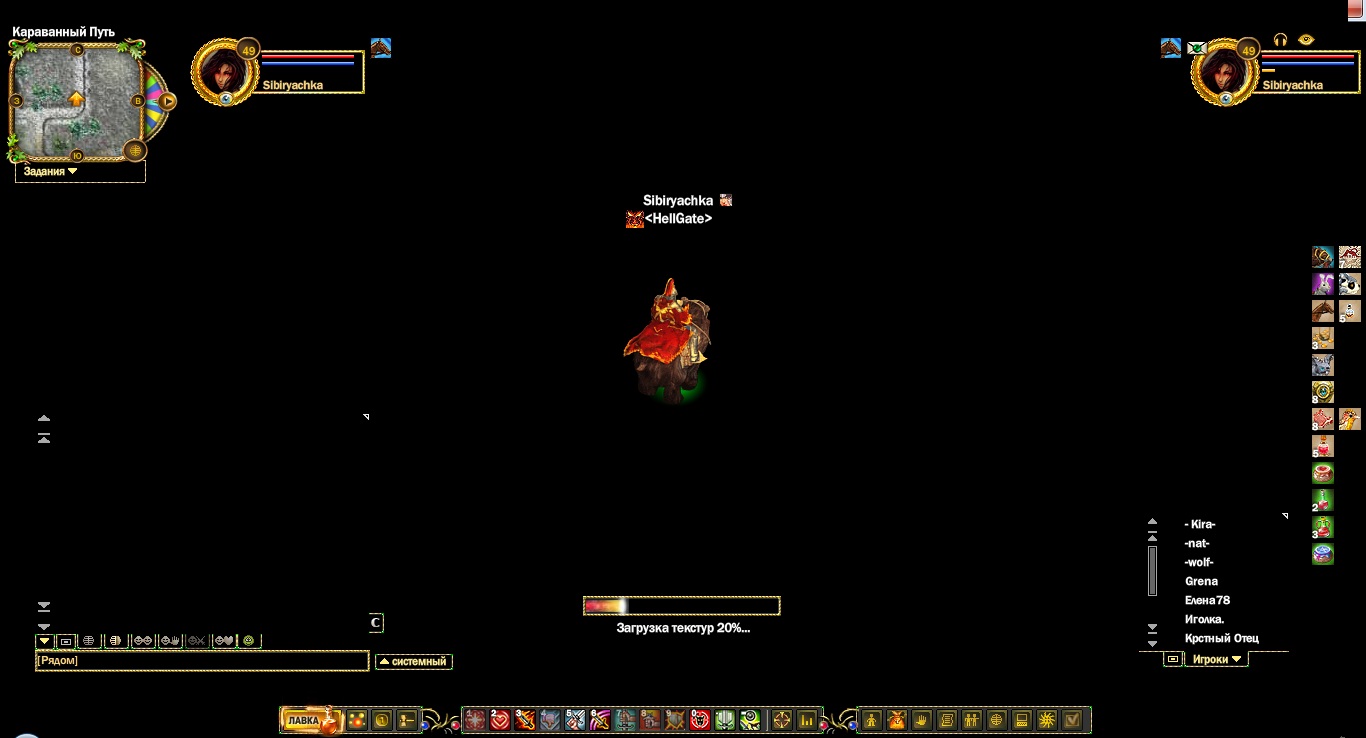Image resolution: width=1366 pixels, height=738 pixels.
Task: Choose Крстный Отец from player list
Action: [1221, 638]
